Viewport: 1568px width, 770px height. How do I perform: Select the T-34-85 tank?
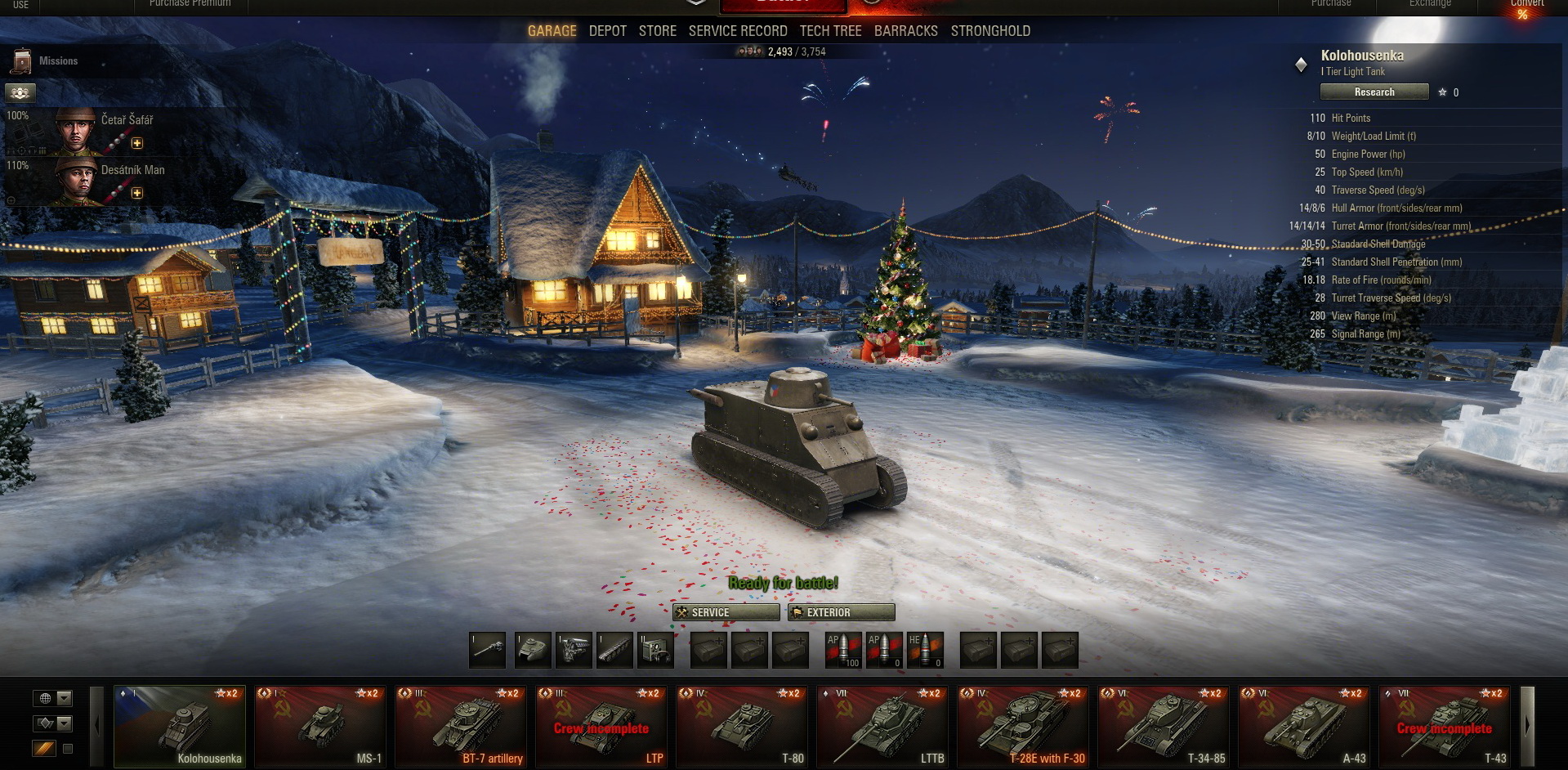pyautogui.click(x=1164, y=727)
